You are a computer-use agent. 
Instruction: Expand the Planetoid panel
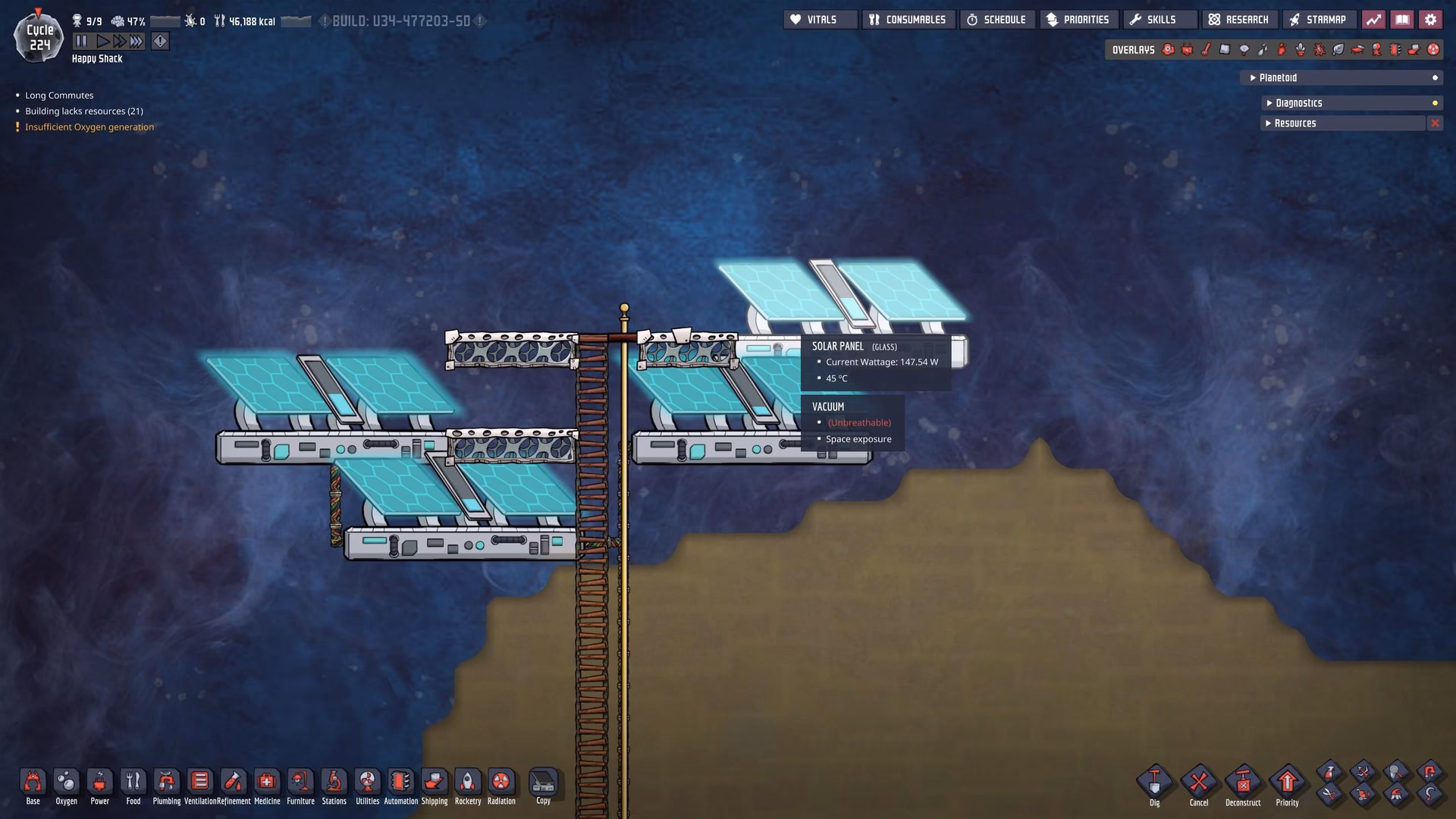(1341, 77)
